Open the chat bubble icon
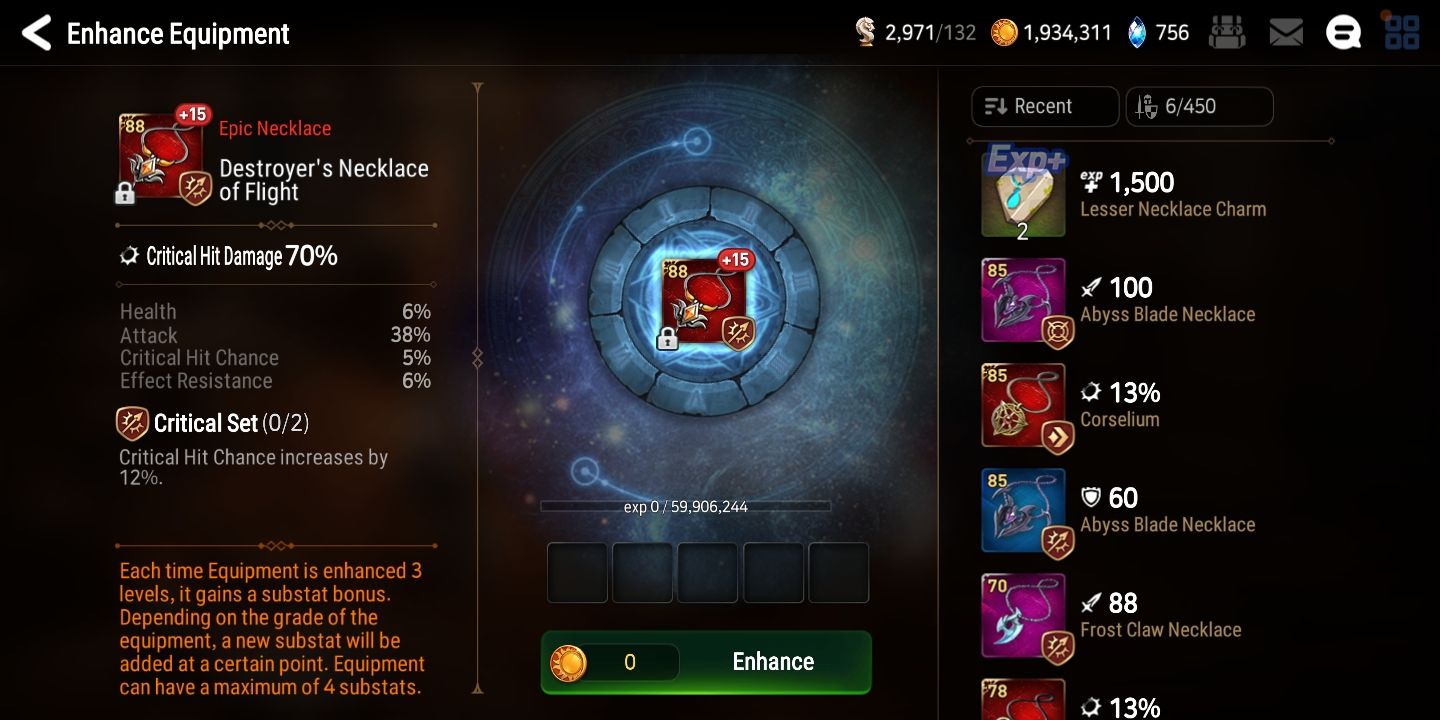 coord(1343,31)
